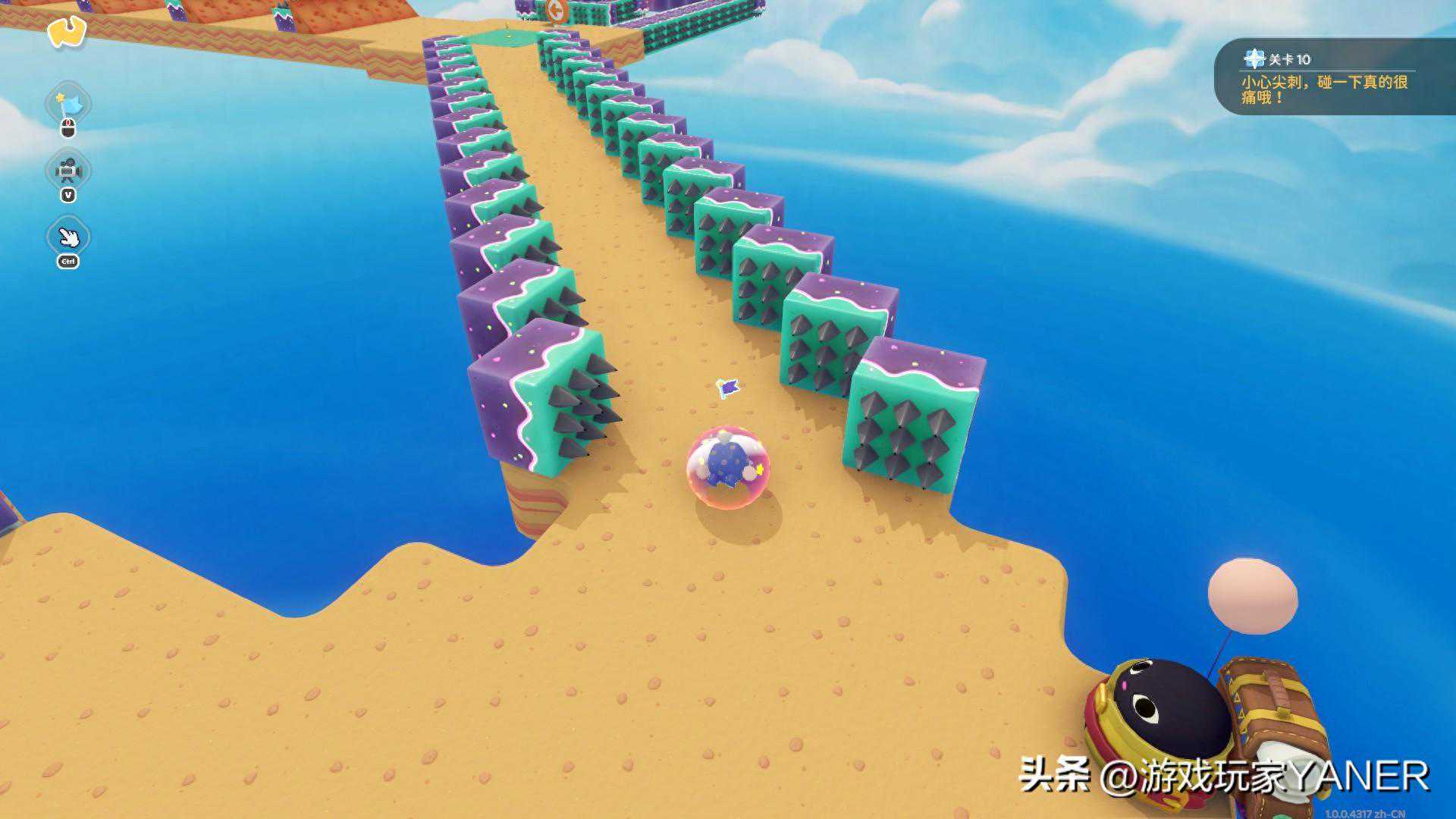Screen dimensions: 1456x819
Task: Activate the white pointing hand icon
Action: (69, 237)
